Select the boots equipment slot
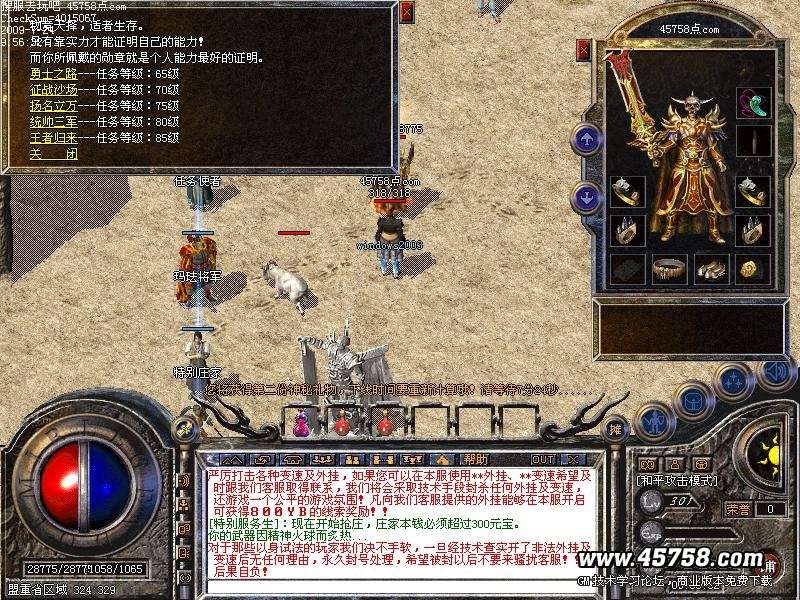 coord(710,268)
